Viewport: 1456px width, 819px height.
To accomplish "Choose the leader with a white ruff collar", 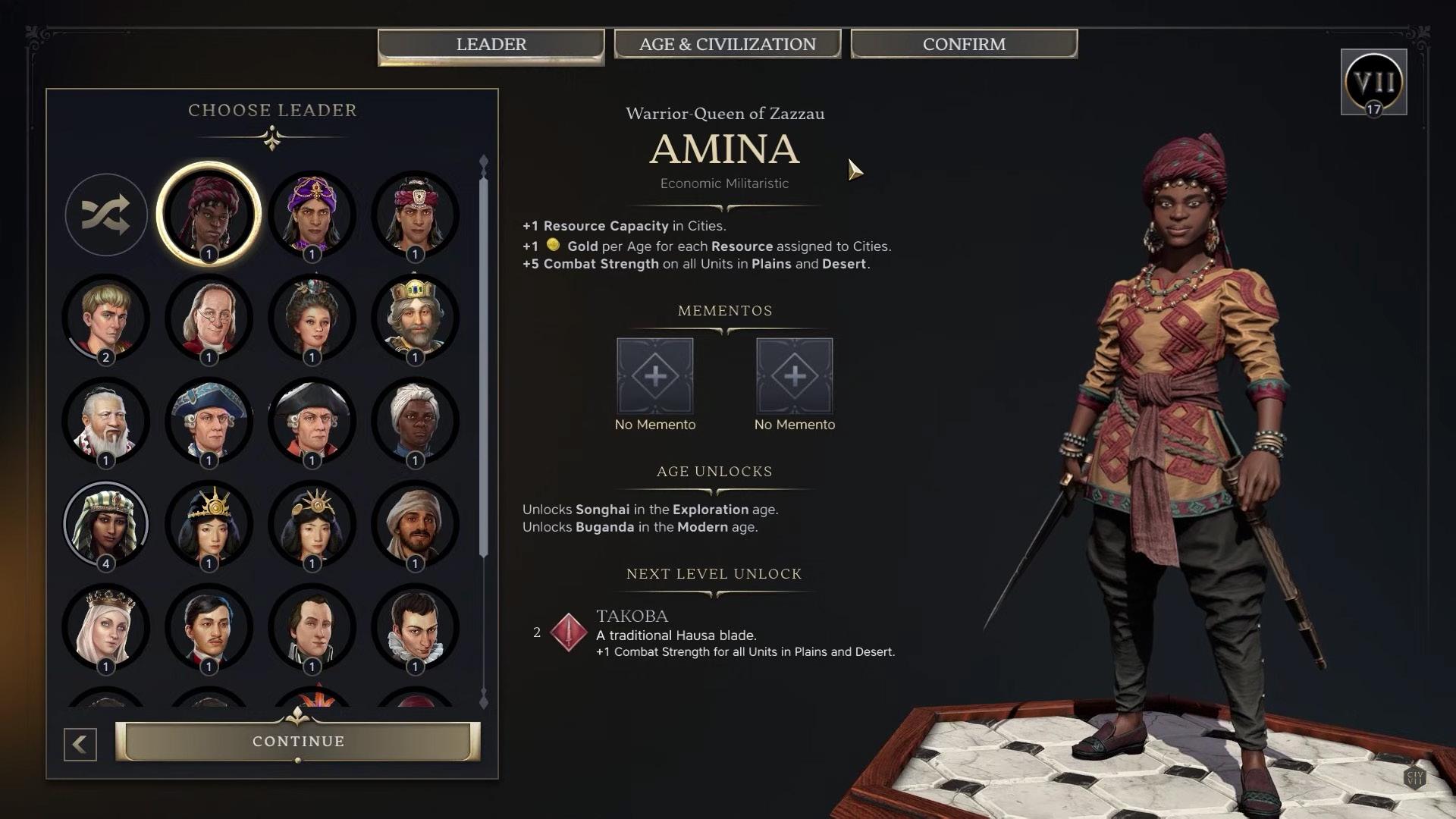I will [x=415, y=627].
